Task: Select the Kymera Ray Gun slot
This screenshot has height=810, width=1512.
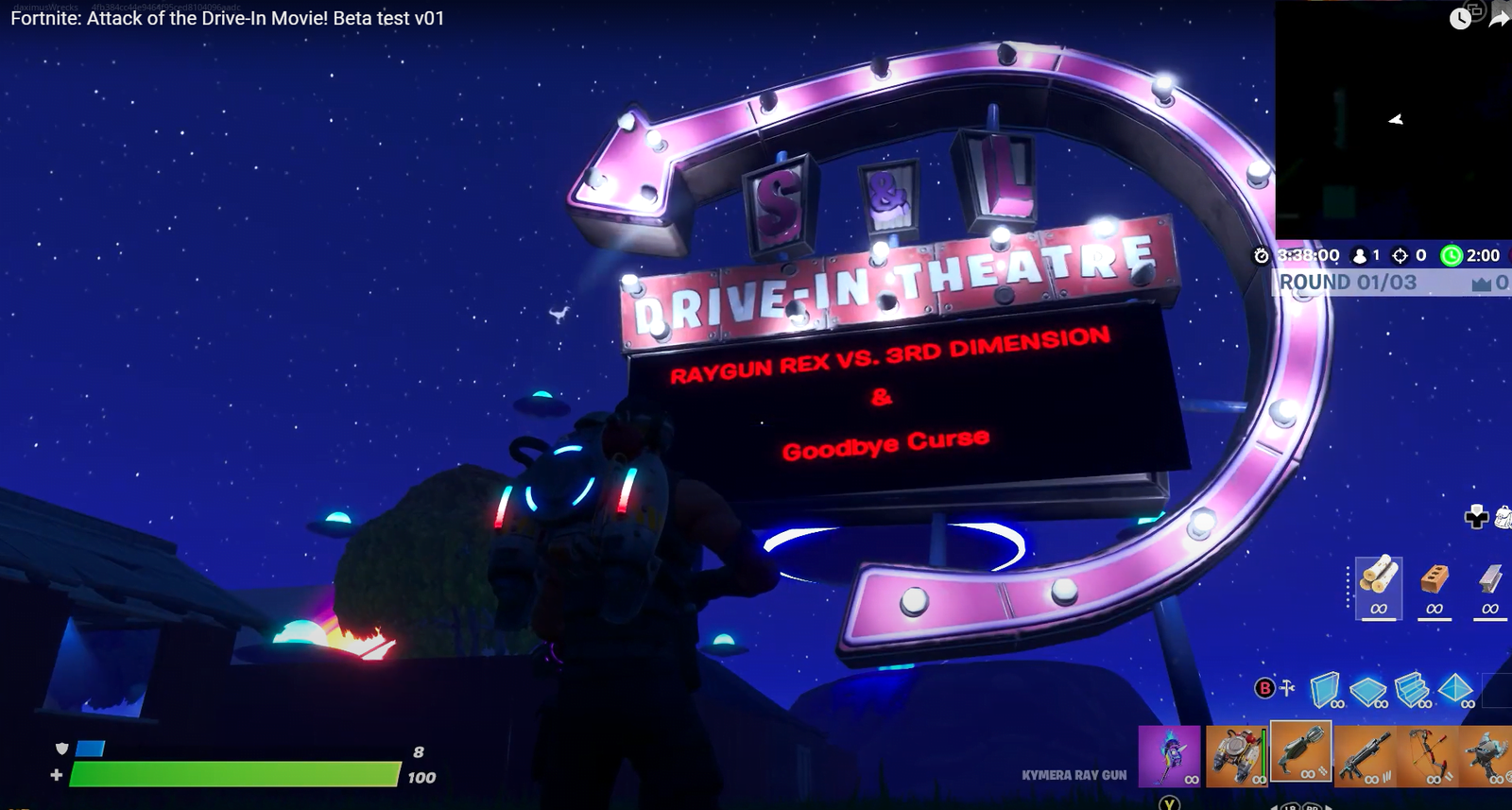Action: pyautogui.click(x=1300, y=752)
